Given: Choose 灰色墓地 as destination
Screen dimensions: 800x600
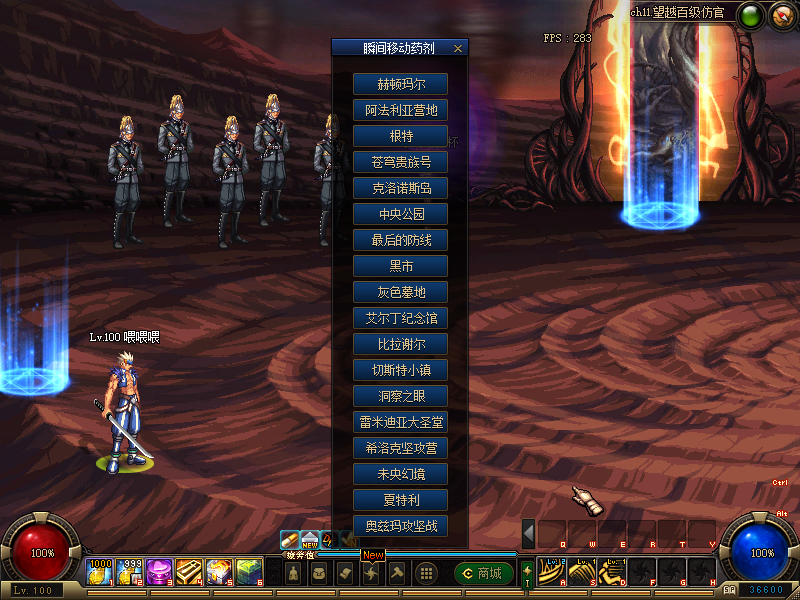Looking at the screenshot, I should click(x=400, y=292).
